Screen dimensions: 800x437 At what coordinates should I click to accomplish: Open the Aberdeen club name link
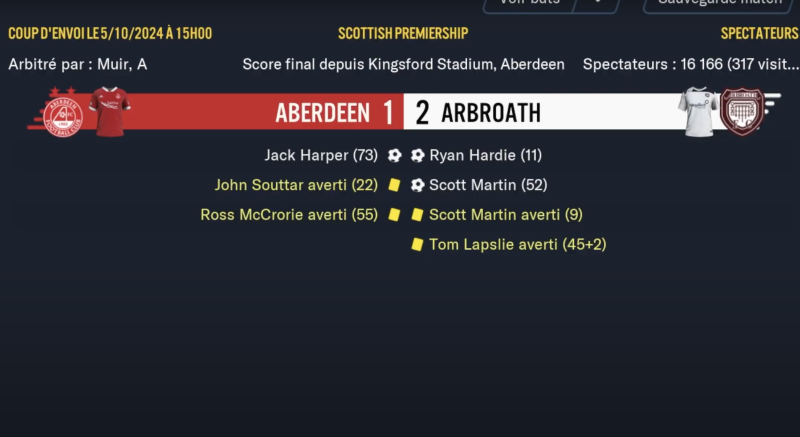[322, 112]
